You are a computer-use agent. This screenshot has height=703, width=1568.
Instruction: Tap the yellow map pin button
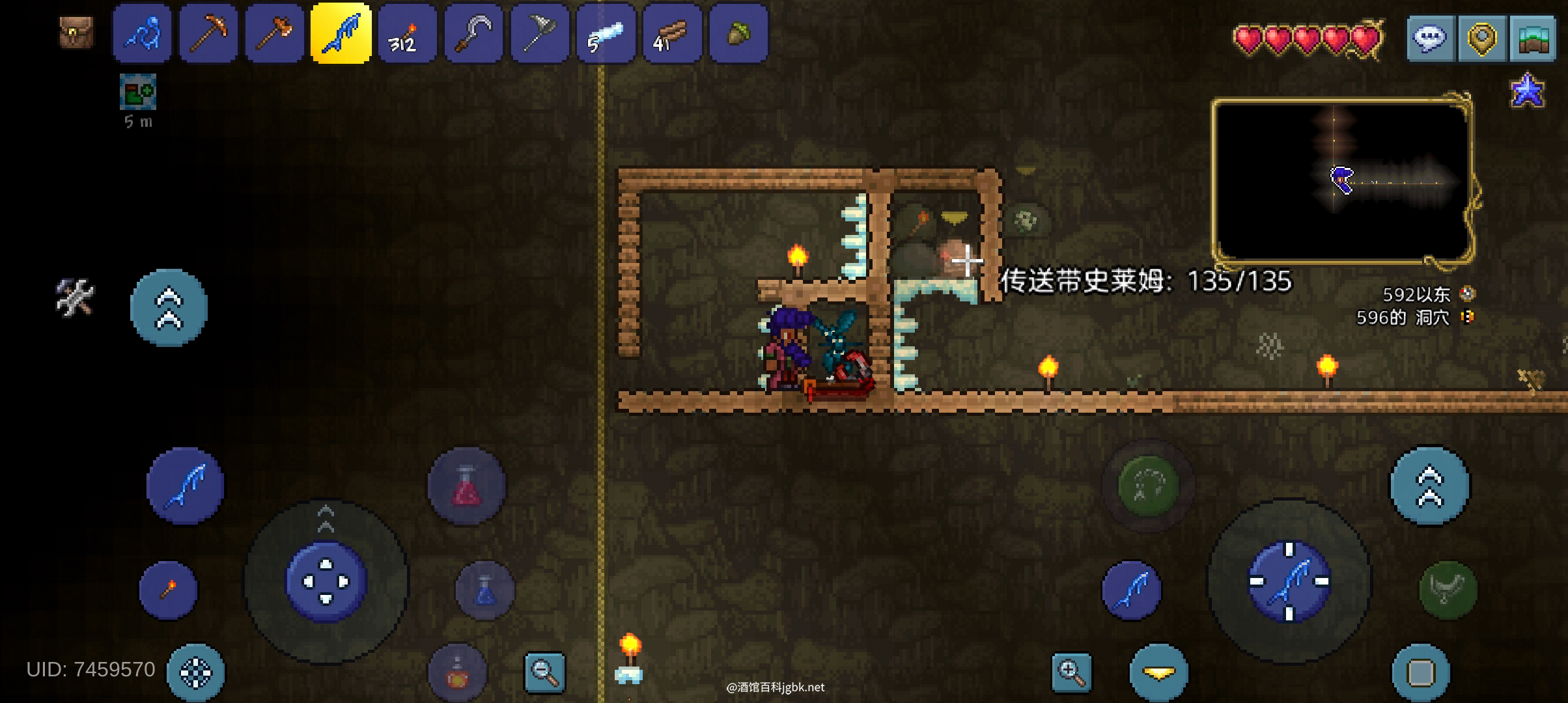click(1481, 39)
